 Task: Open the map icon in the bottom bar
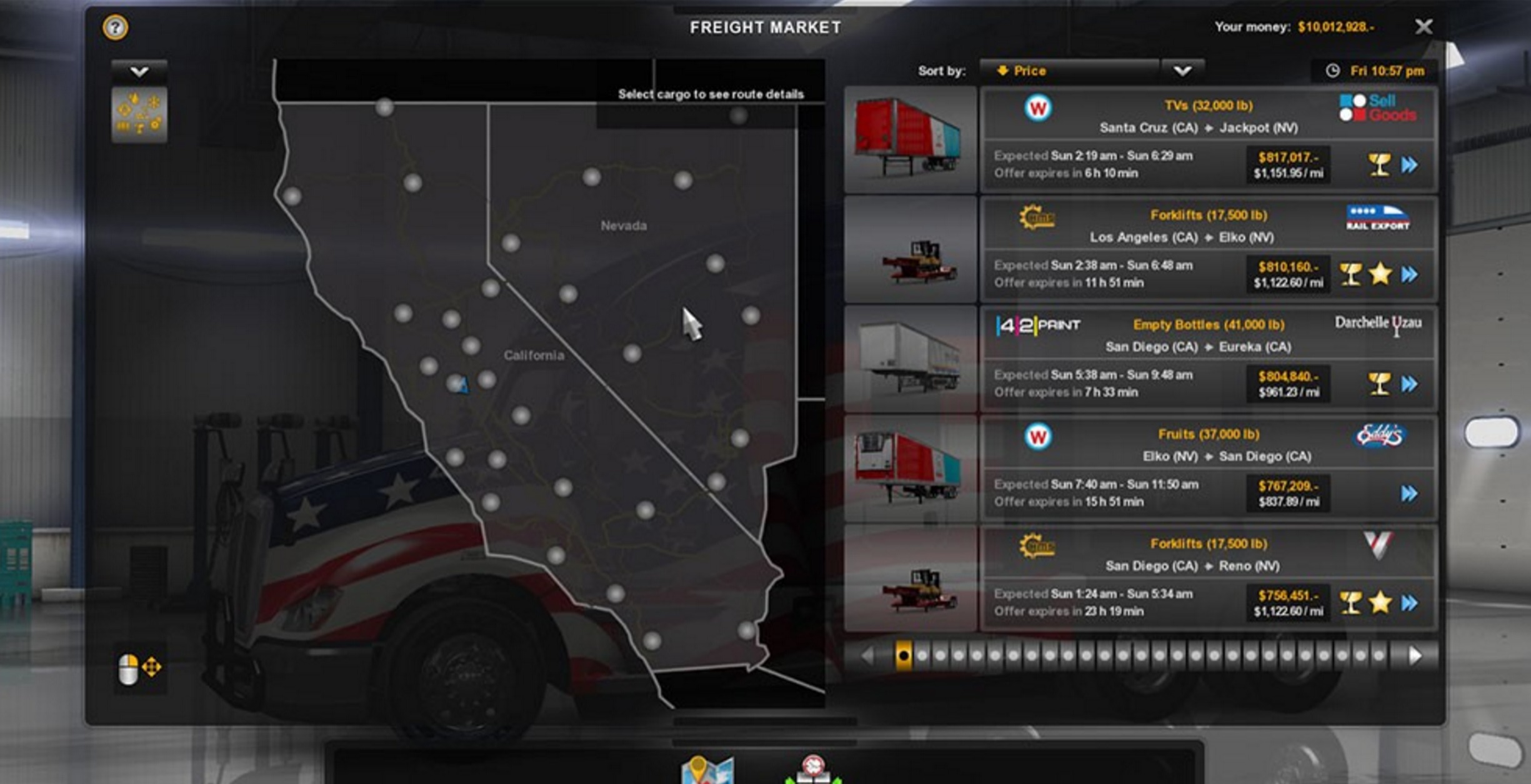click(707, 770)
